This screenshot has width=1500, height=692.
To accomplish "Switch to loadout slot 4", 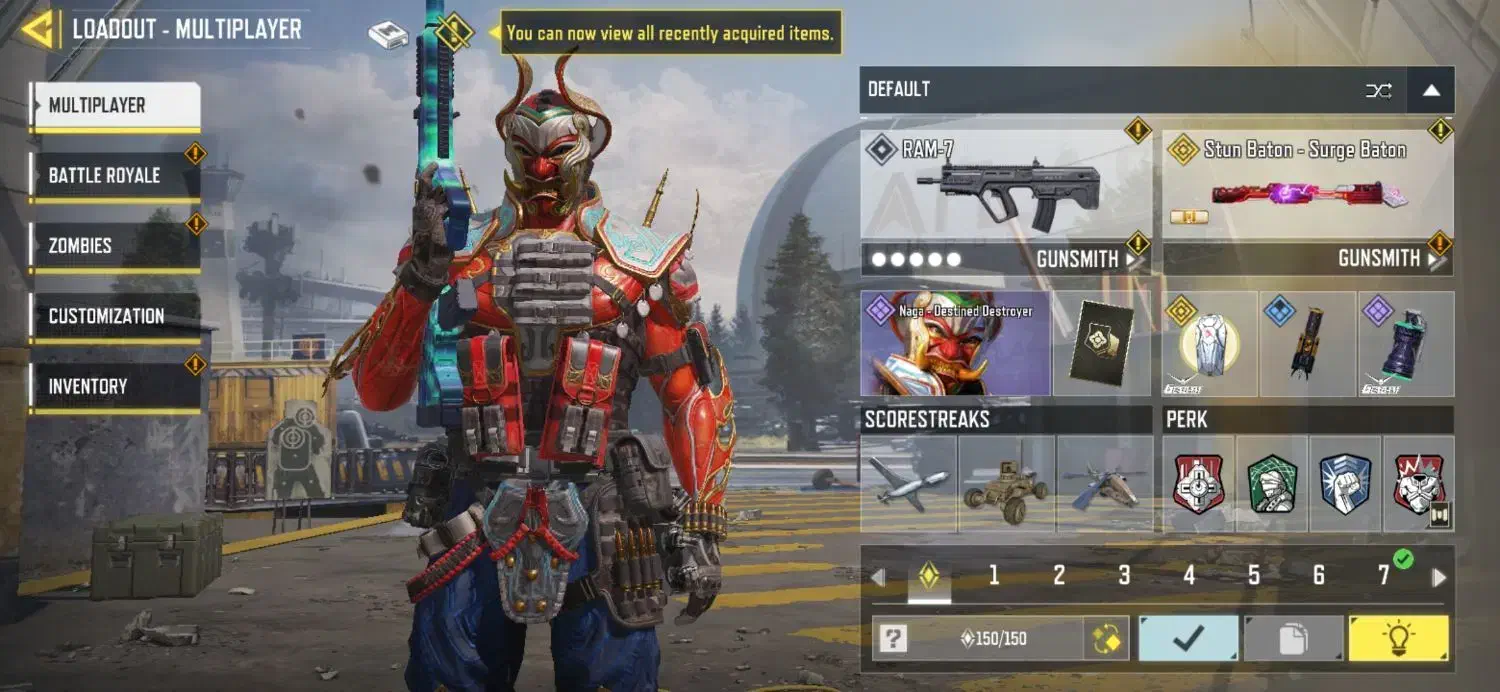I will tap(1189, 575).
